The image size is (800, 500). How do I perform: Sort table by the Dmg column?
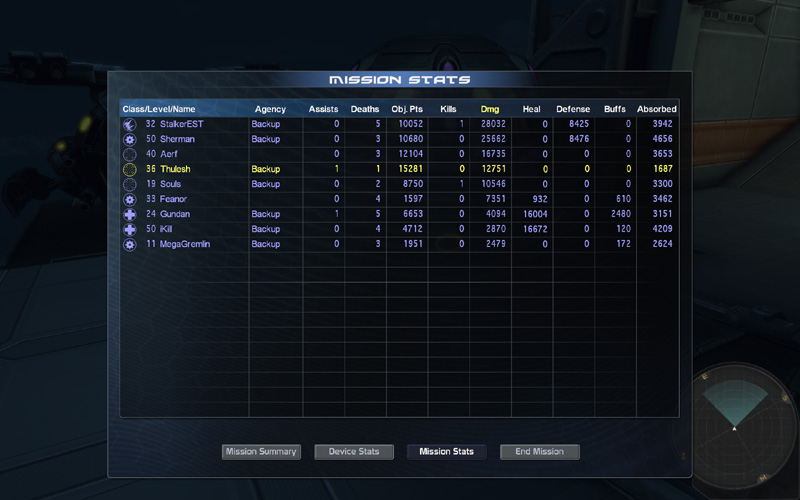[x=490, y=109]
